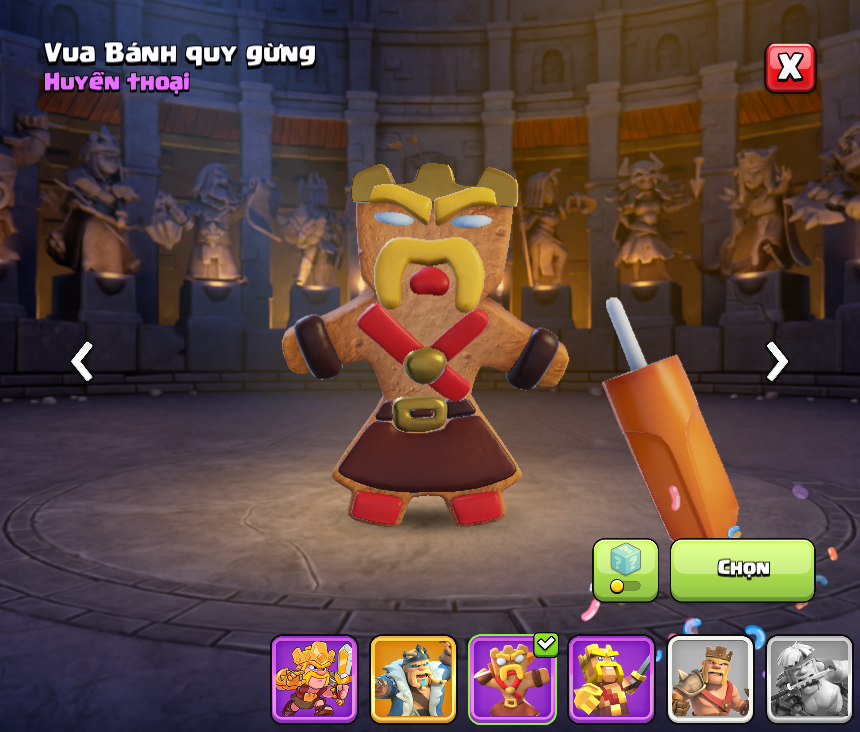Show the next skin with the right arrow
860x732 pixels.
click(776, 361)
